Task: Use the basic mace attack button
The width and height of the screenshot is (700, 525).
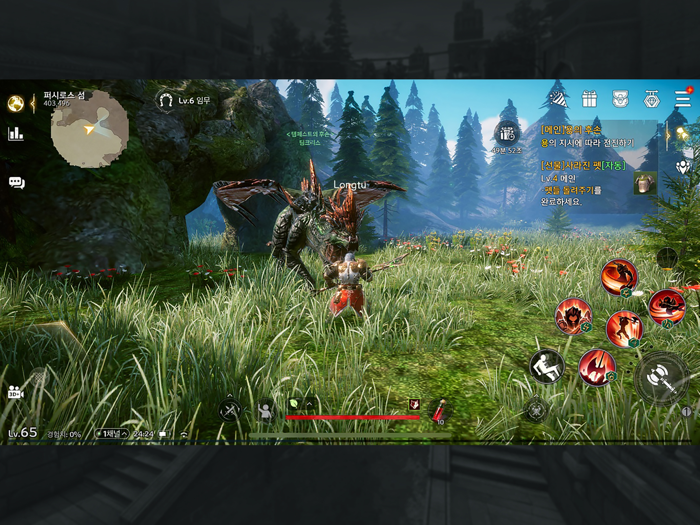Action: [660, 377]
